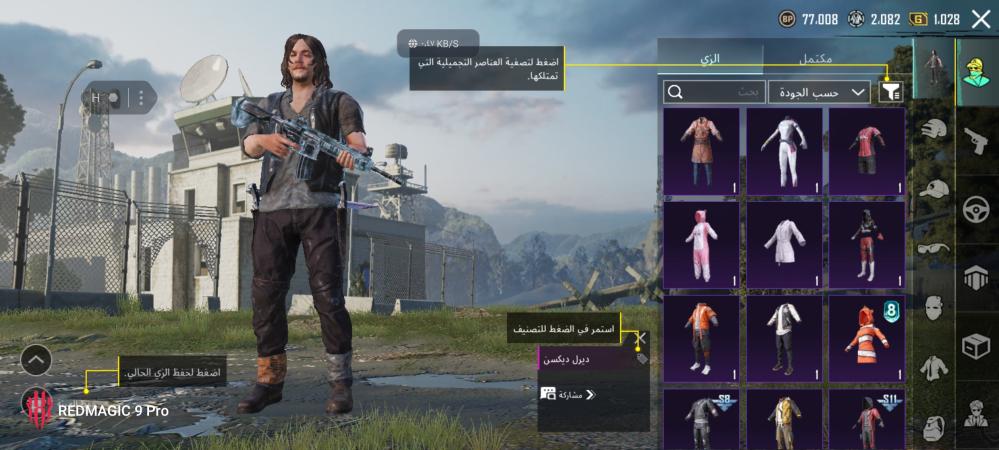The height and width of the screenshot is (450, 999).
Task: Expand the up-arrow button above REDMAGIC logo
Action: (36, 359)
